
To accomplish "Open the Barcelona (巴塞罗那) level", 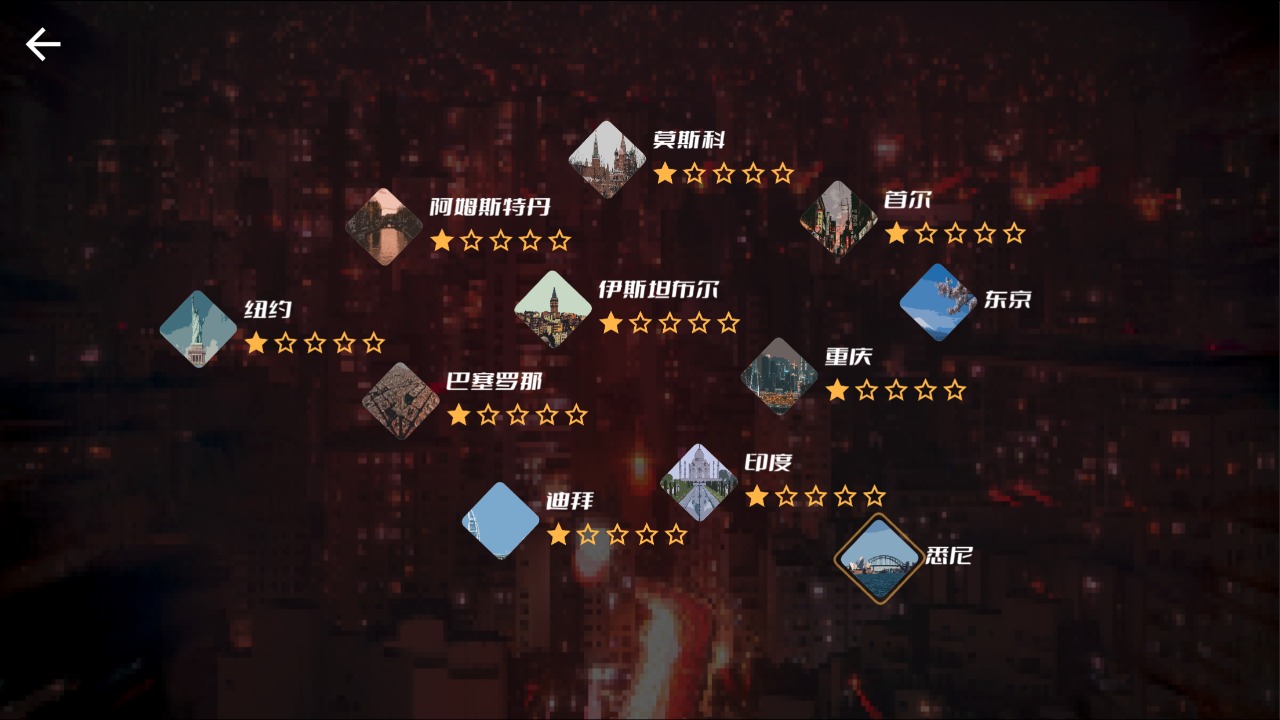I will tap(401, 401).
